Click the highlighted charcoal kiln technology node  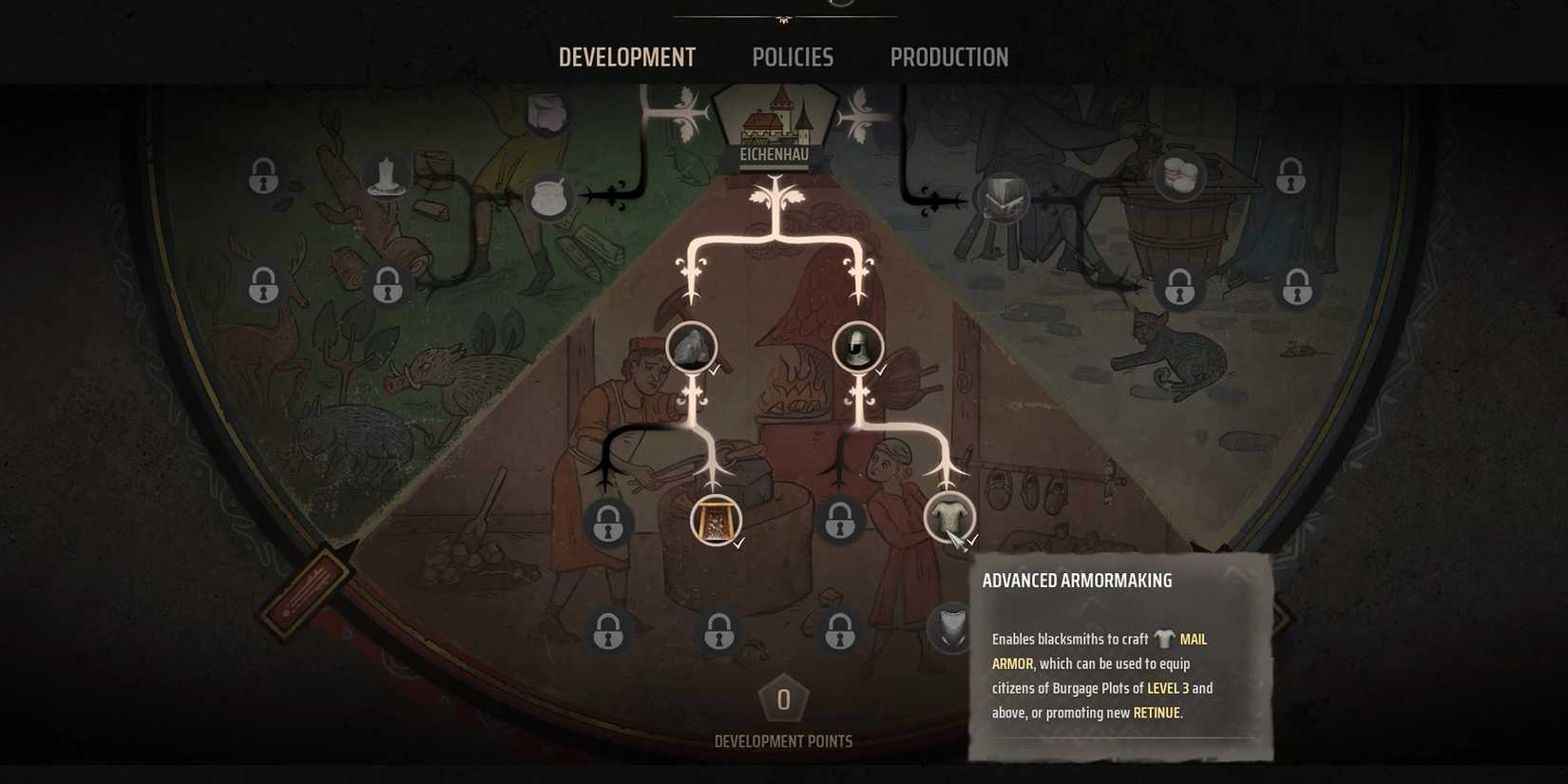(713, 521)
